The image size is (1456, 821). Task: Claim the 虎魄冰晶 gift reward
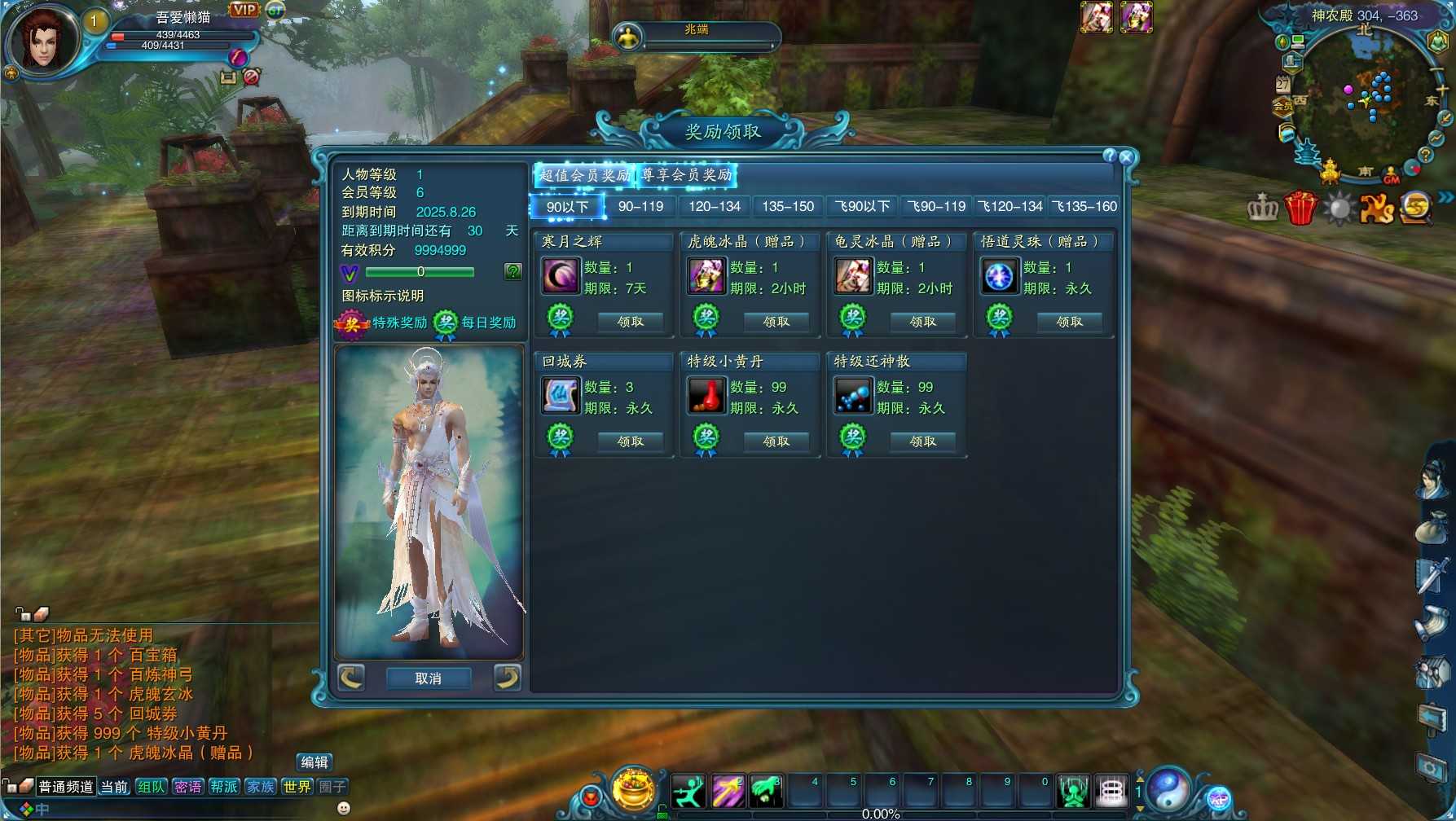click(x=776, y=322)
